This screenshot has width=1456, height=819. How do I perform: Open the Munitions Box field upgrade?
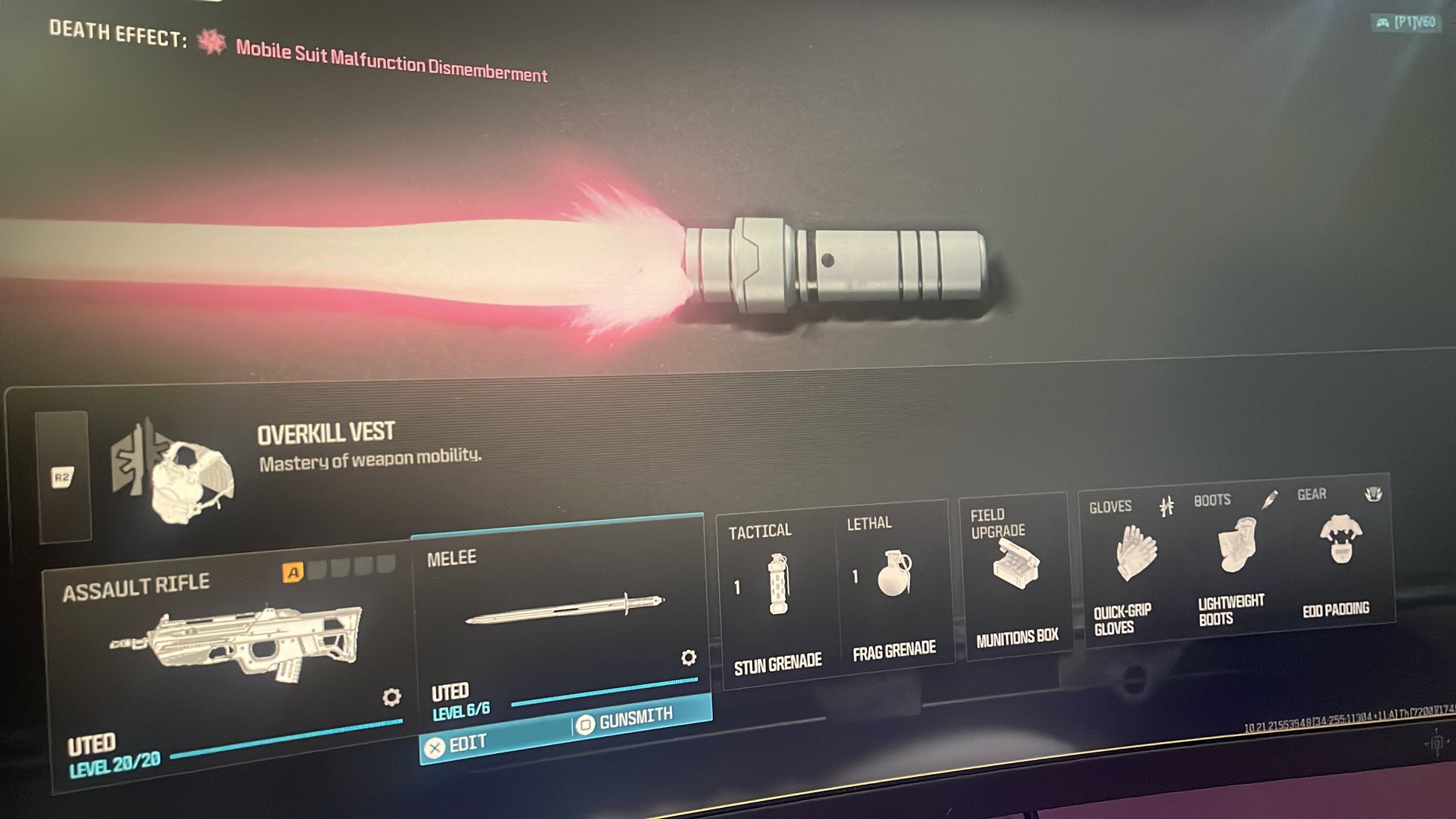coord(1015,576)
